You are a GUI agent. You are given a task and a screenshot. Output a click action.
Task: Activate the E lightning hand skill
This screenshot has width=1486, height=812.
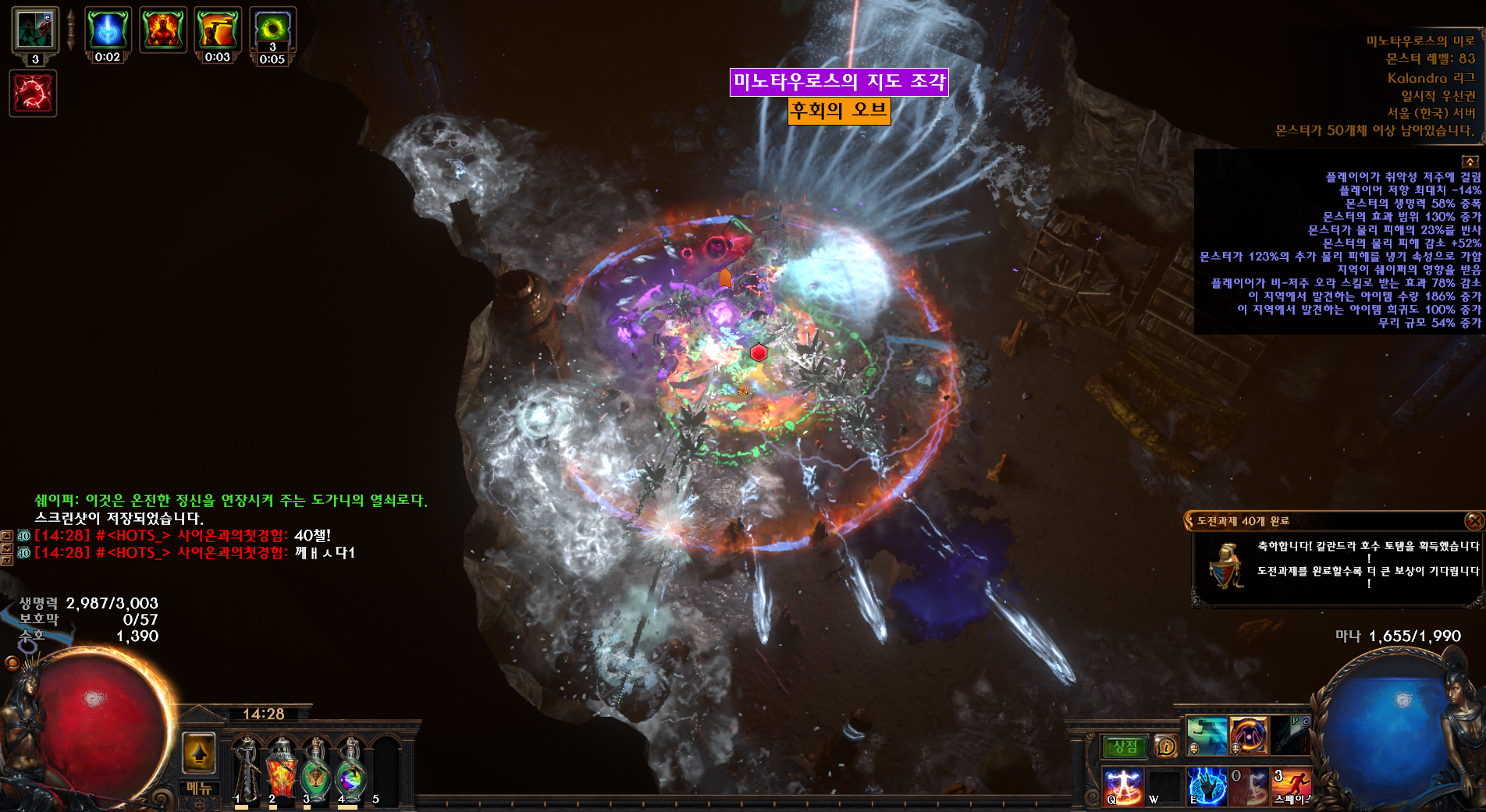click(1207, 785)
